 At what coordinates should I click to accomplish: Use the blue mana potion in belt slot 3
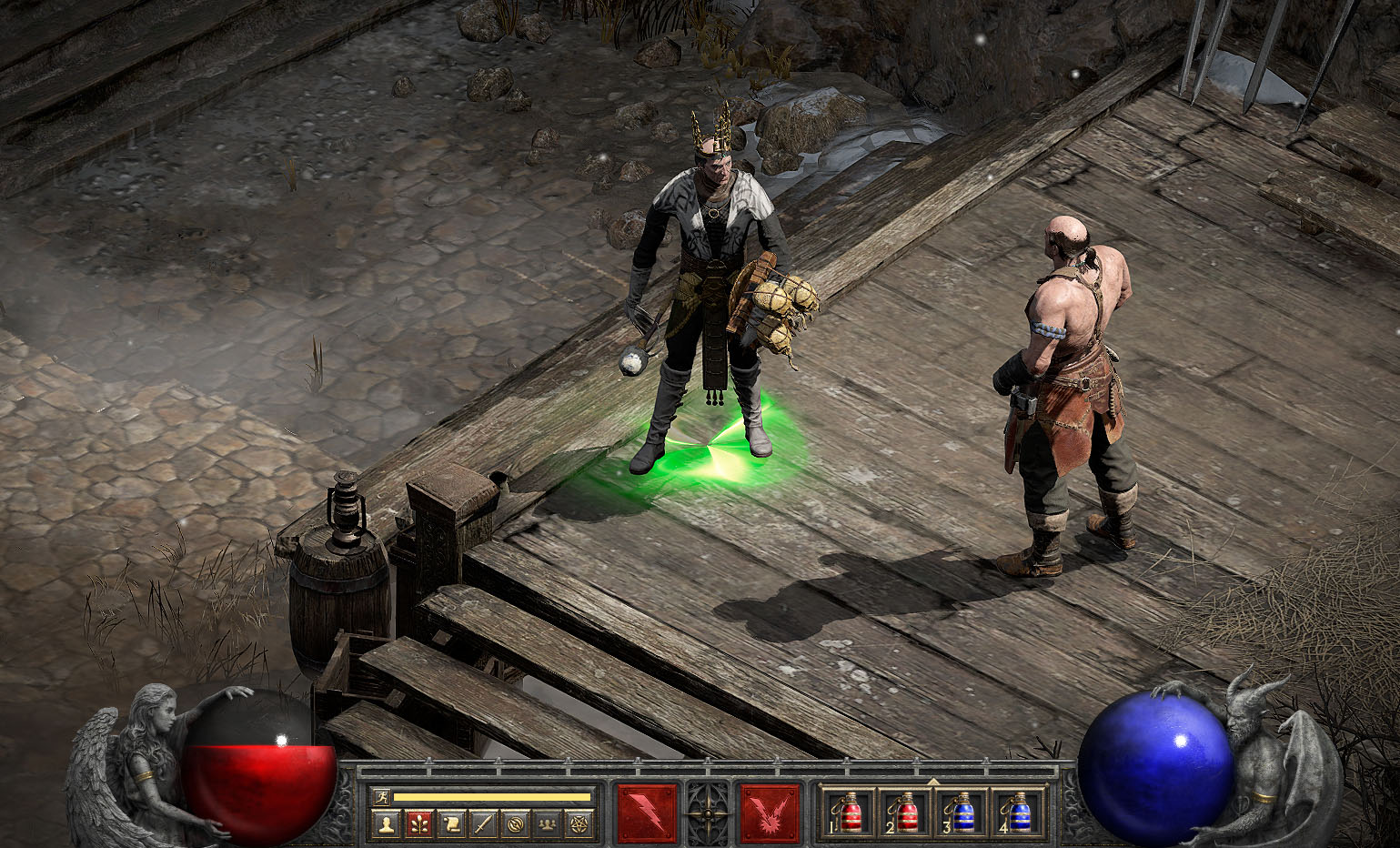click(x=962, y=812)
